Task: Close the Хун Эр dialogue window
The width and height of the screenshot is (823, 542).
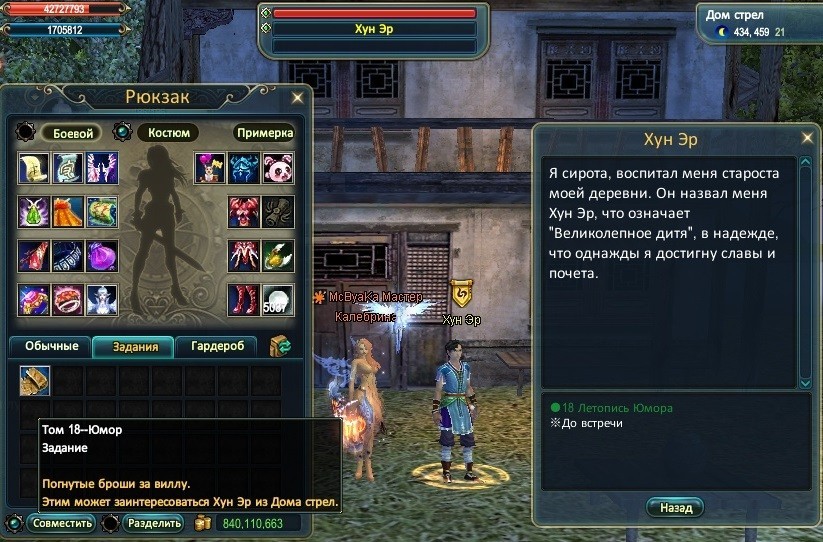Action: click(807, 138)
